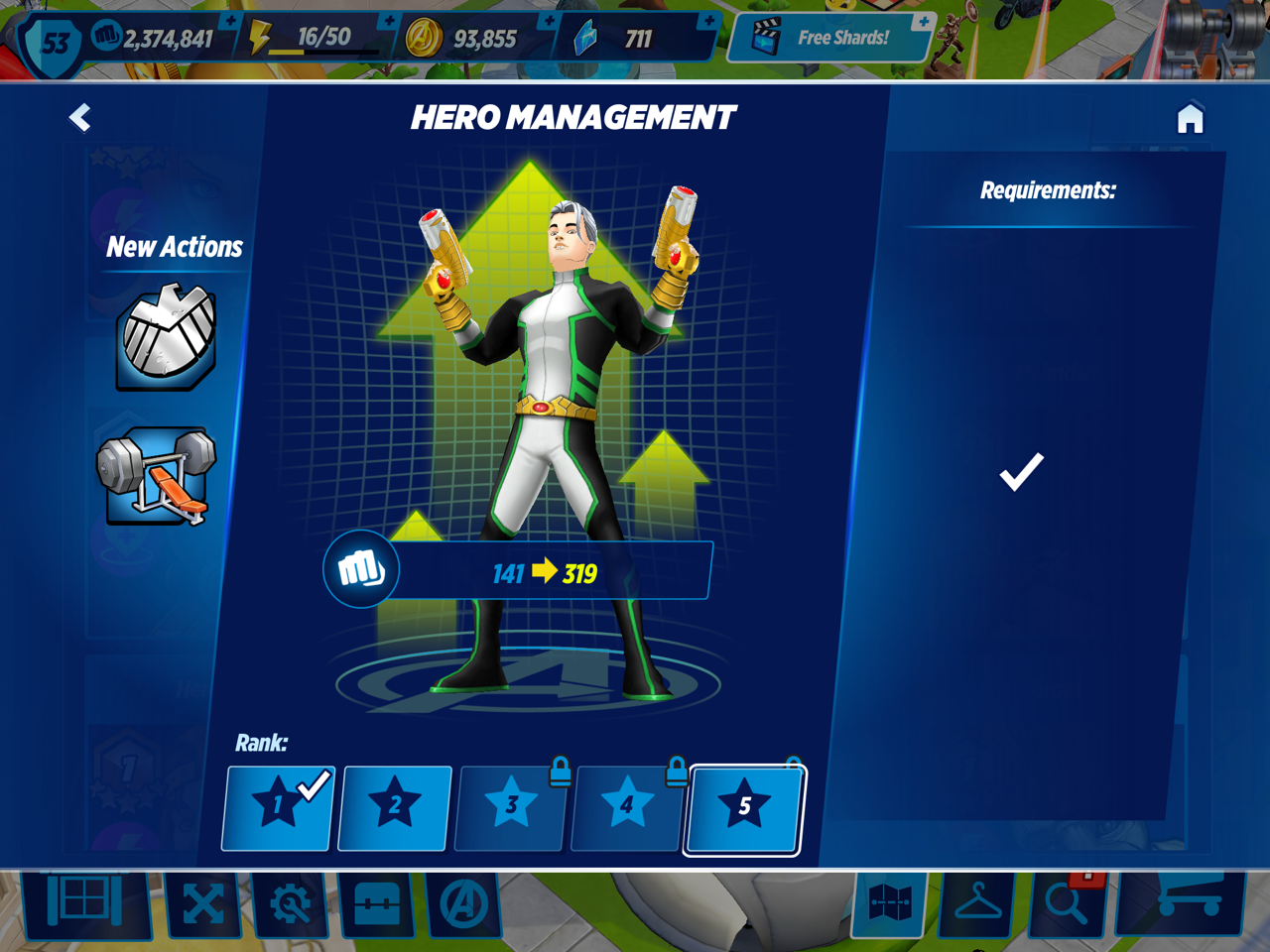The width and height of the screenshot is (1270, 952).
Task: Open the briefcase toolbar button
Action: pyautogui.click(x=377, y=904)
